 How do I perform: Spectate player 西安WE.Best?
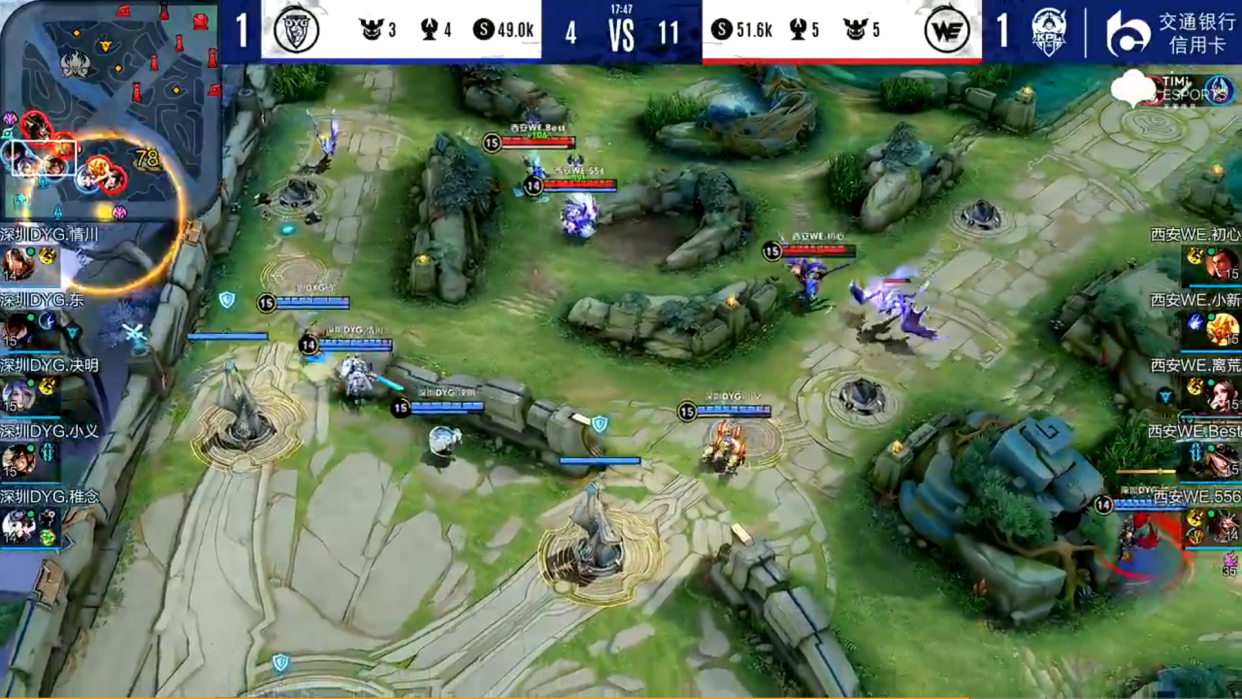pos(1222,461)
